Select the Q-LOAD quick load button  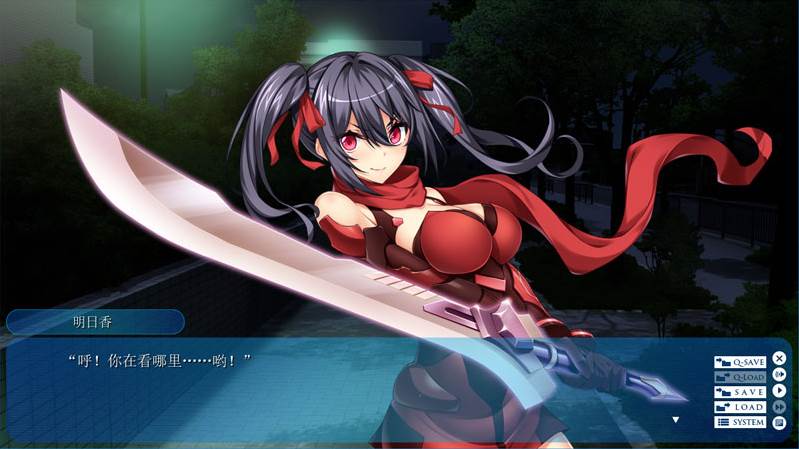(x=740, y=377)
